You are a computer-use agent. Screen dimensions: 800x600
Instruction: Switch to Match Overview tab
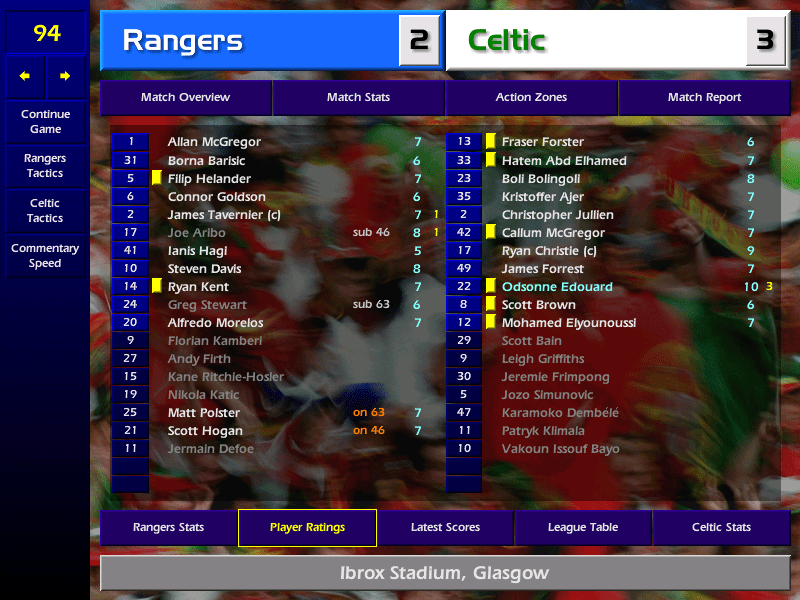185,98
